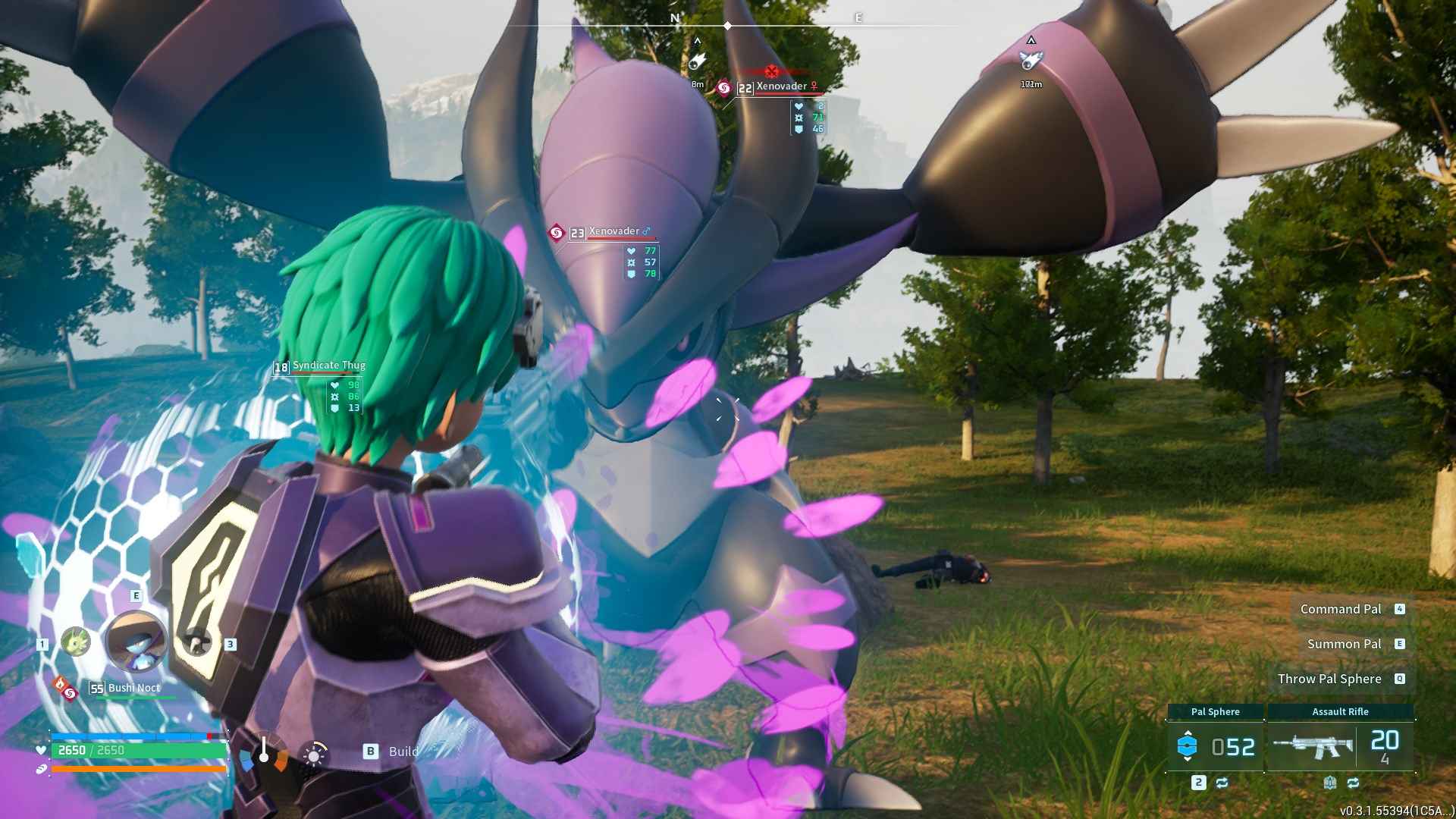Click the swap arrows under Pal Sphere
This screenshot has width=1456, height=819.
(x=1222, y=783)
